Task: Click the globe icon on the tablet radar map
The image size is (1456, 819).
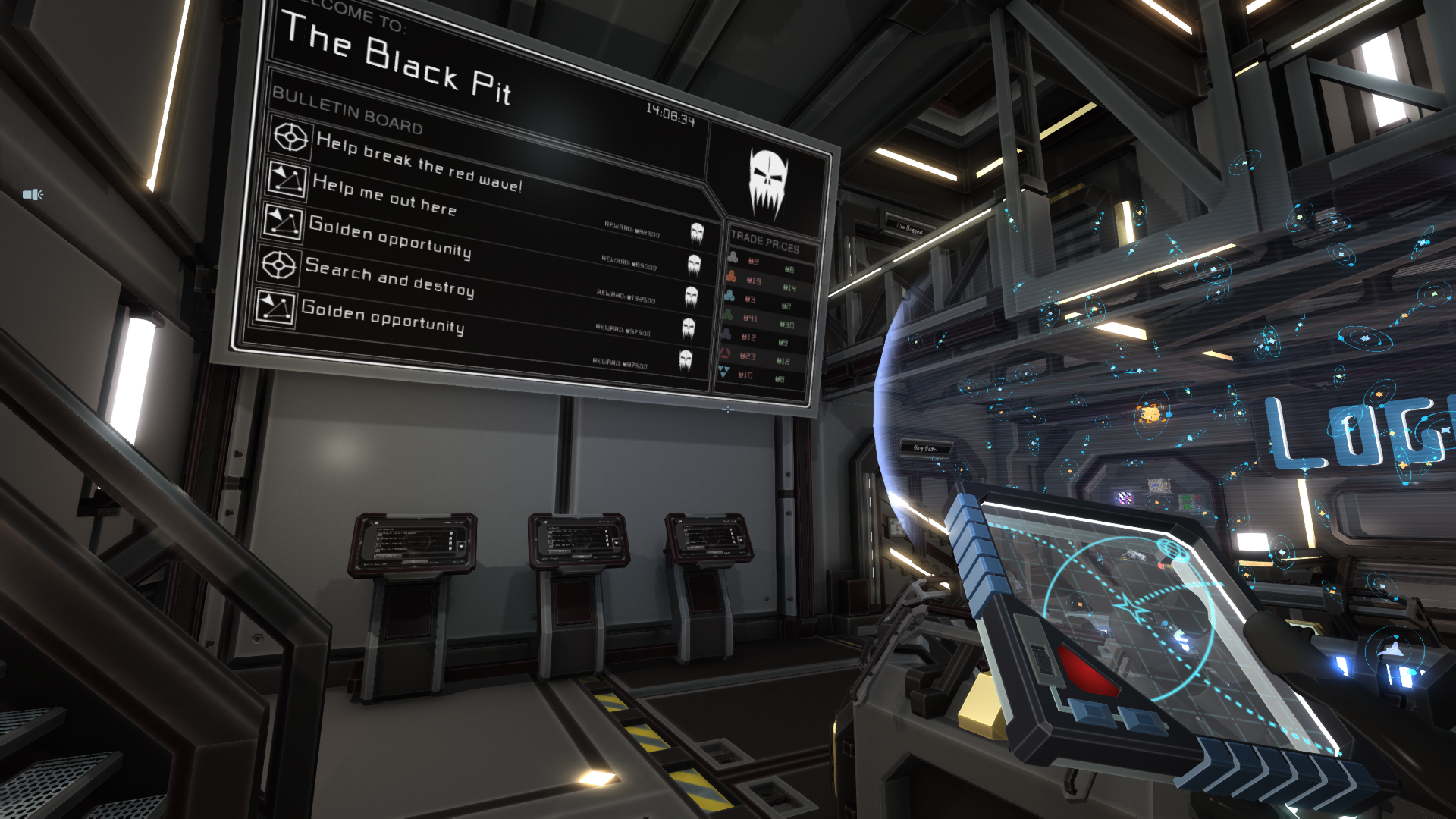Action: pyautogui.click(x=1173, y=549)
